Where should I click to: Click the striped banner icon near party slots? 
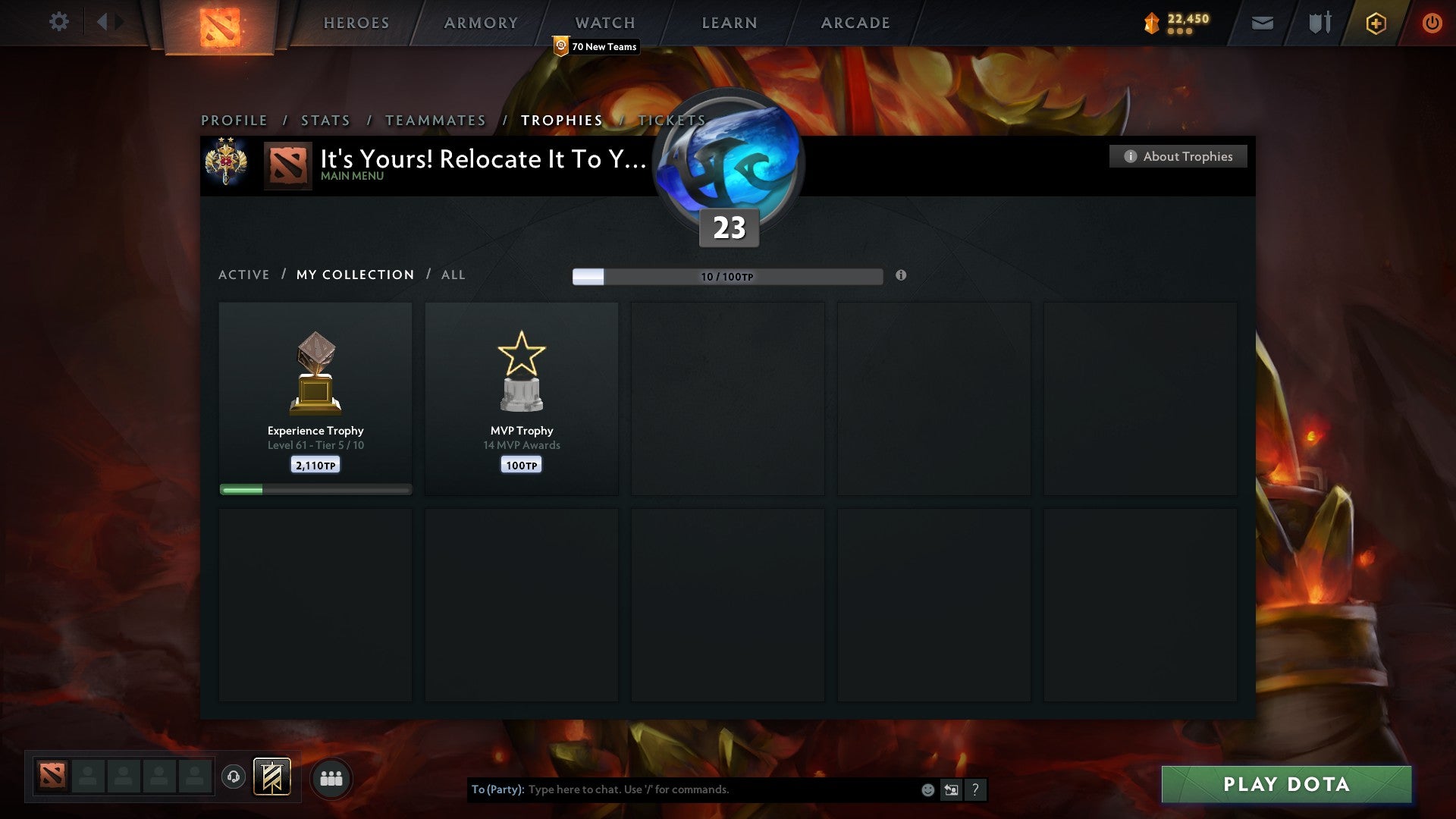point(273,777)
